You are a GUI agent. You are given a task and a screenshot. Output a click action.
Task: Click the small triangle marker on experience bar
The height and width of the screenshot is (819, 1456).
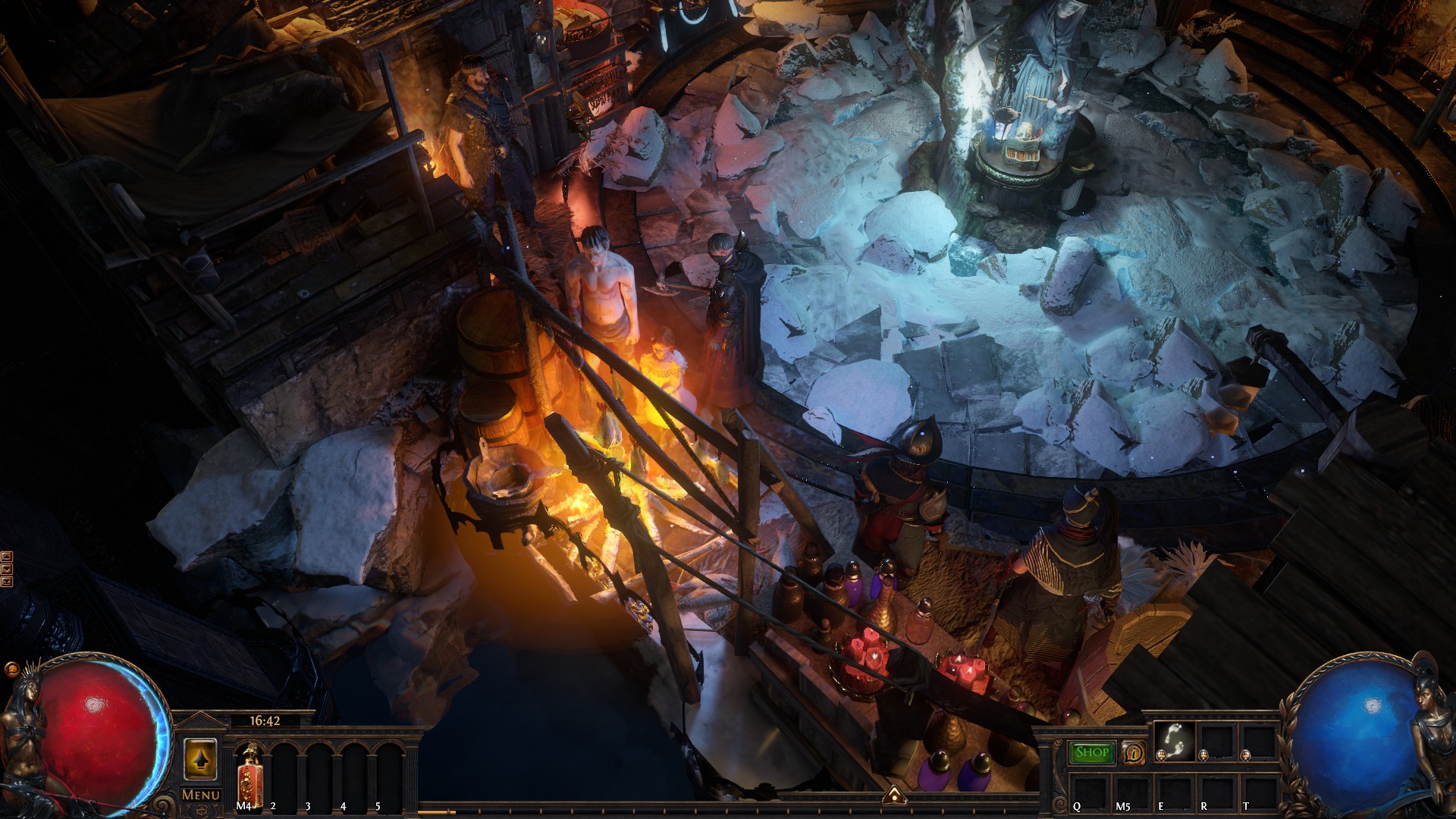tap(895, 795)
